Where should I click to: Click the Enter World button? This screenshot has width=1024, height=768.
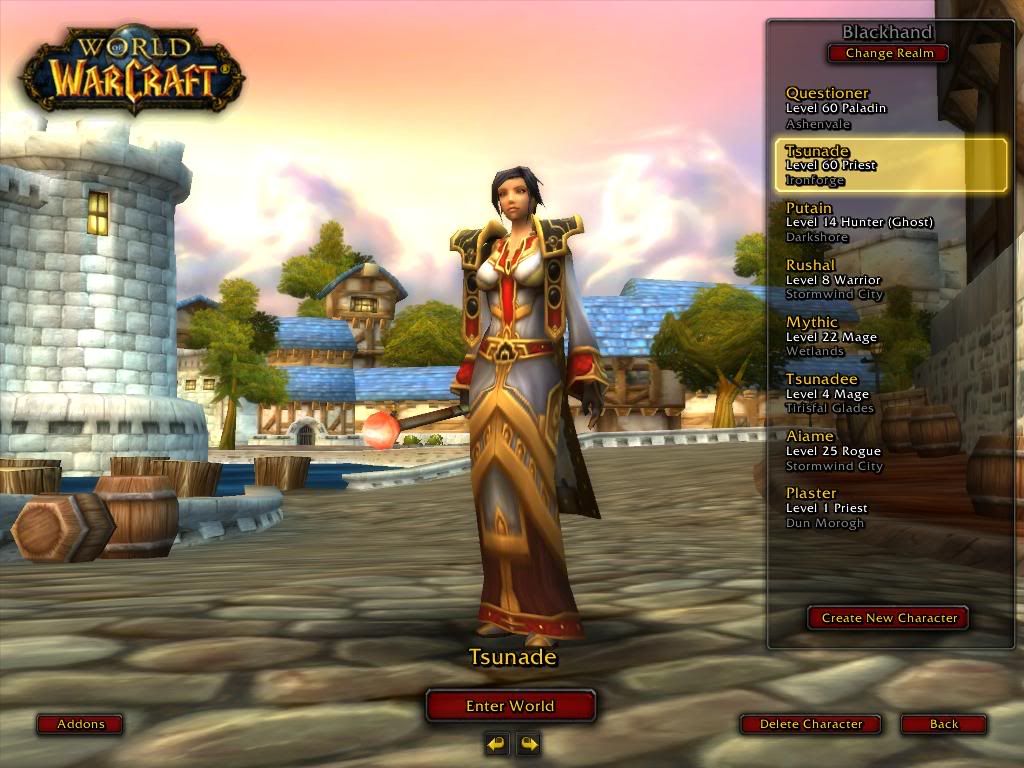tap(510, 706)
